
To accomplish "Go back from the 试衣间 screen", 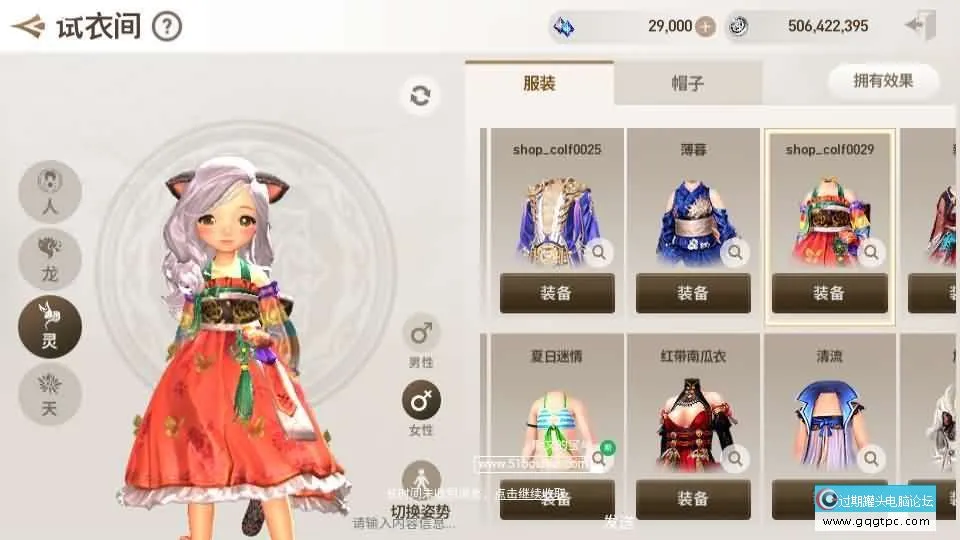I will pos(28,26).
